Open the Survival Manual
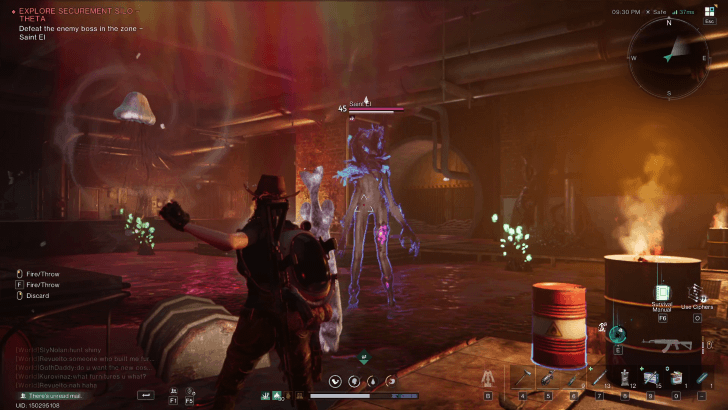The height and width of the screenshot is (410, 728). (661, 293)
